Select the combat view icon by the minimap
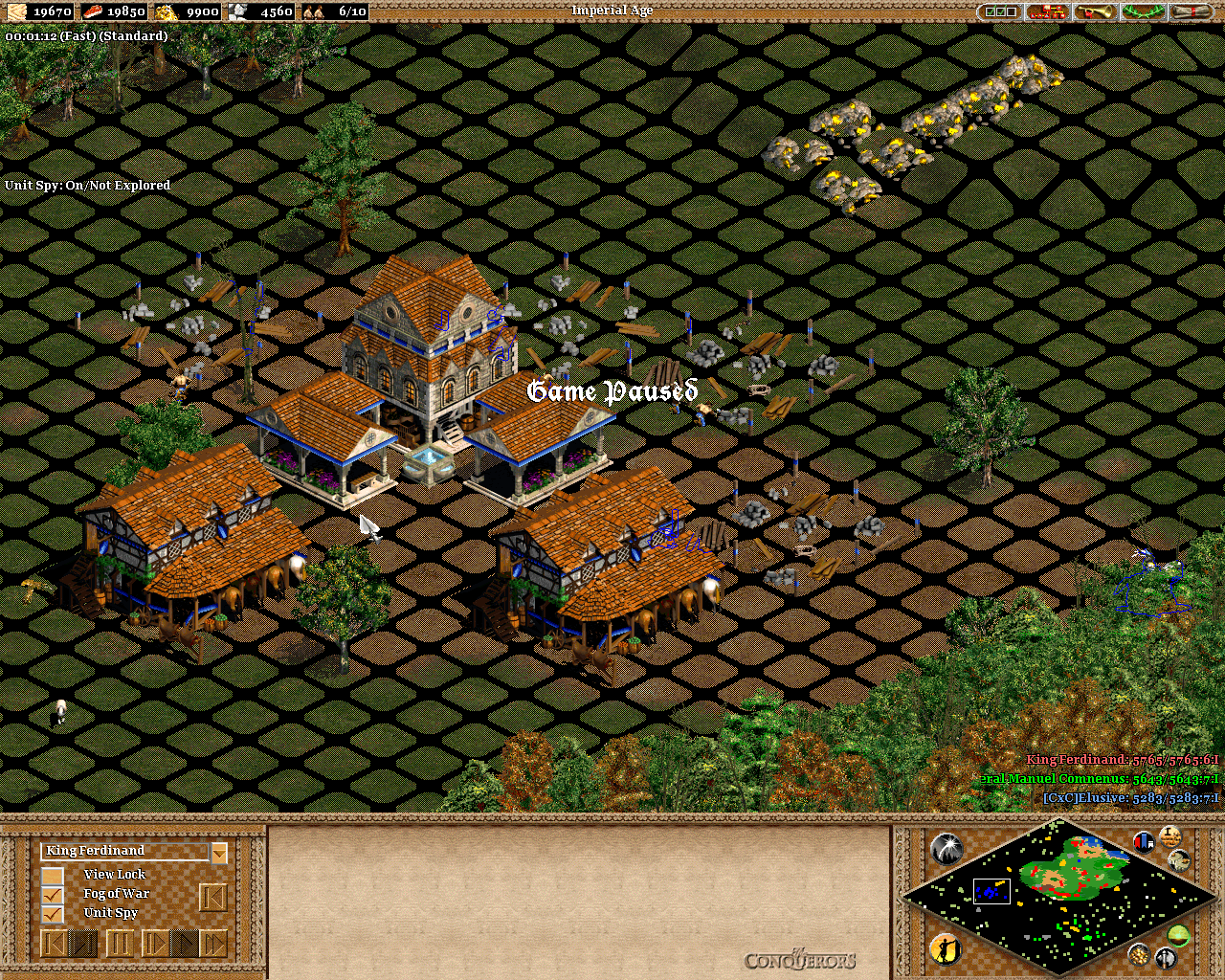Viewport: 1225px width, 980px height. pos(1166,956)
